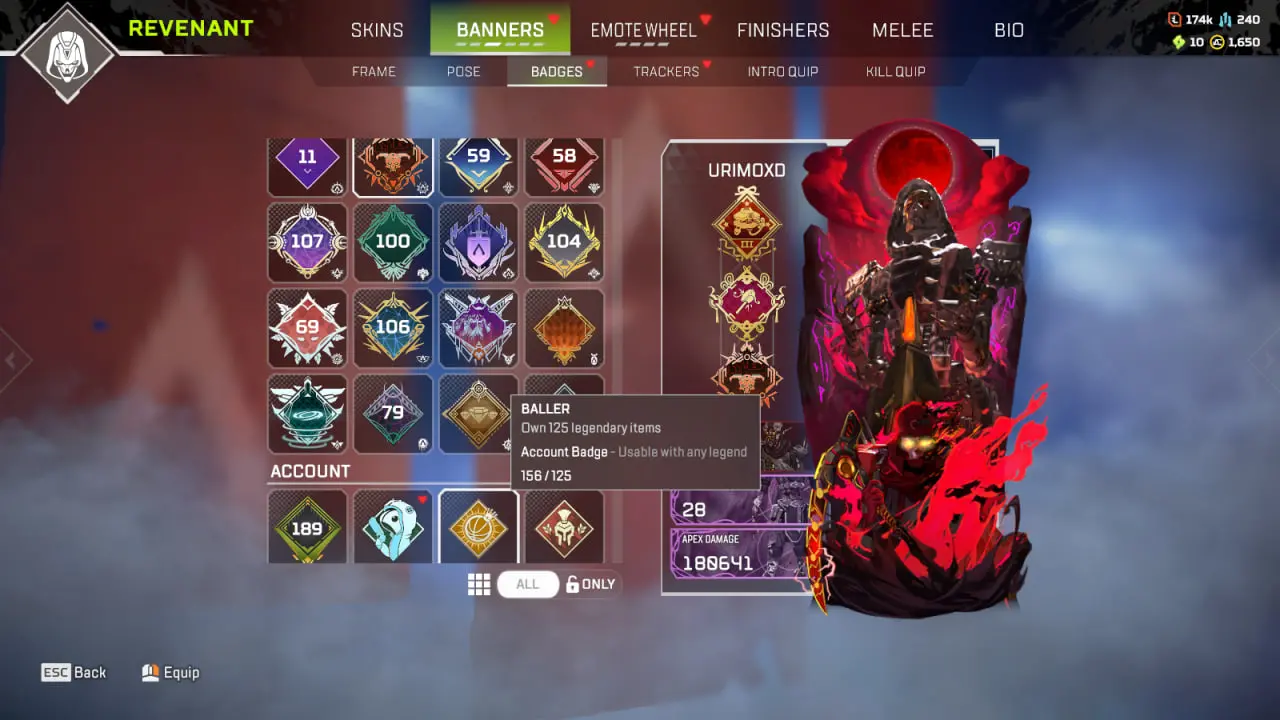This screenshot has height=720, width=1280.
Task: Select the Revenant portrait icon top left
Action: (x=66, y=52)
